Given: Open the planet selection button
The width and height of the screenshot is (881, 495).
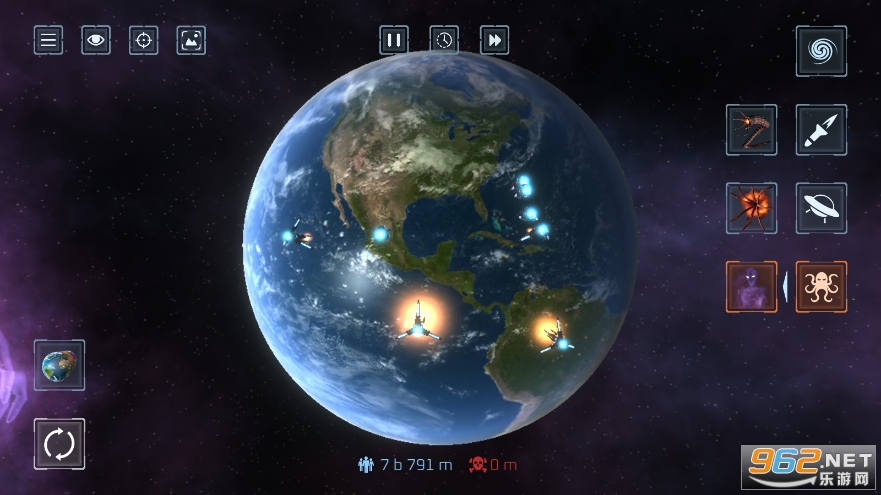Looking at the screenshot, I should click(59, 365).
